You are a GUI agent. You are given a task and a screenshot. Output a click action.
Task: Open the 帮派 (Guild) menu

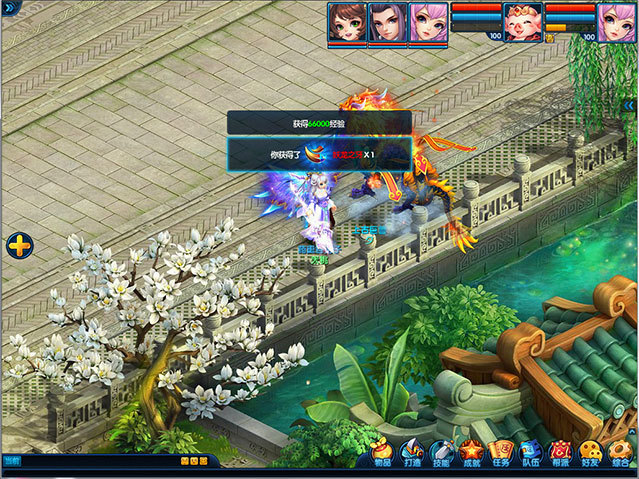click(x=561, y=453)
